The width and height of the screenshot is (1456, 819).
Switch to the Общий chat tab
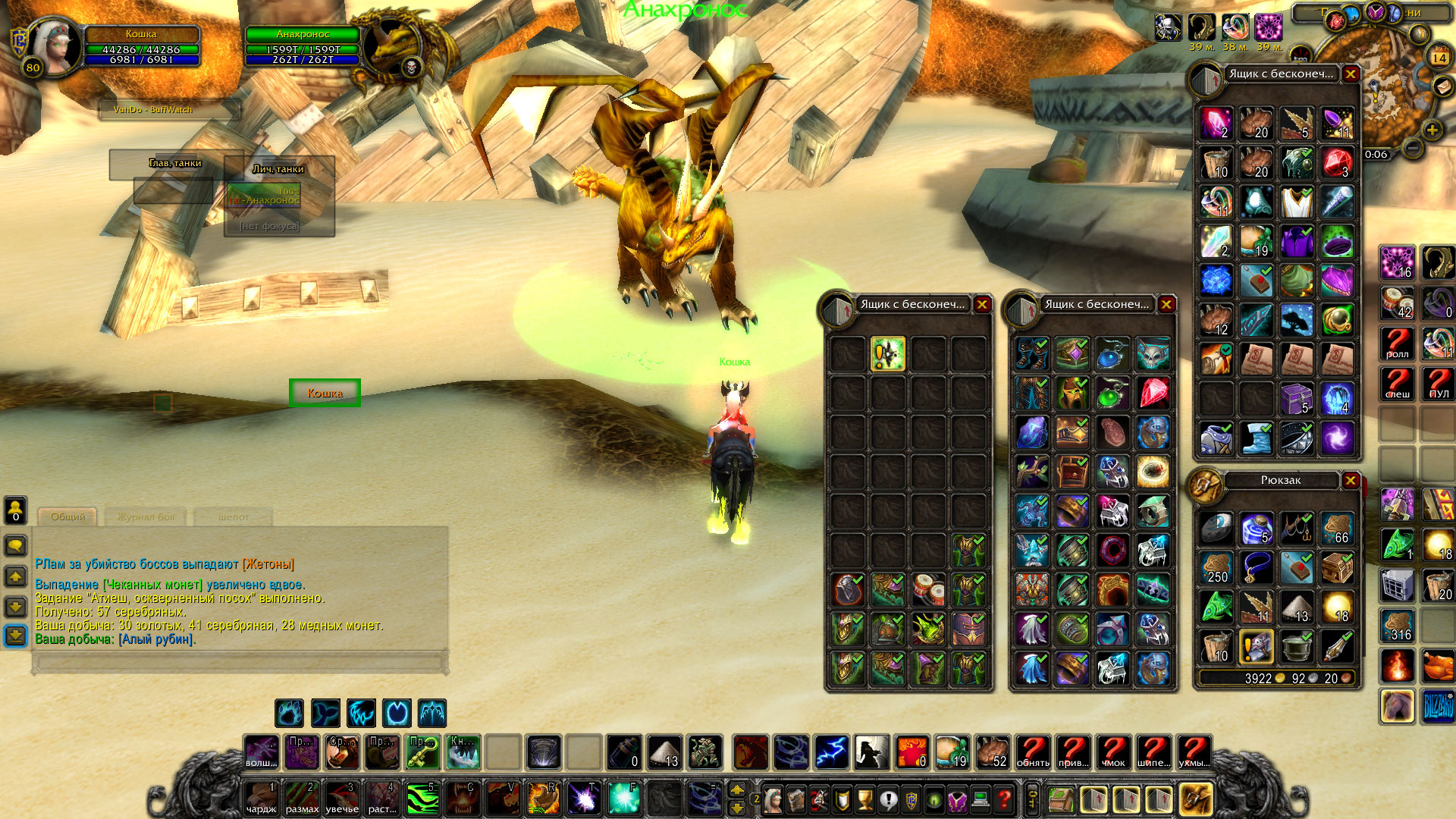pyautogui.click(x=67, y=517)
